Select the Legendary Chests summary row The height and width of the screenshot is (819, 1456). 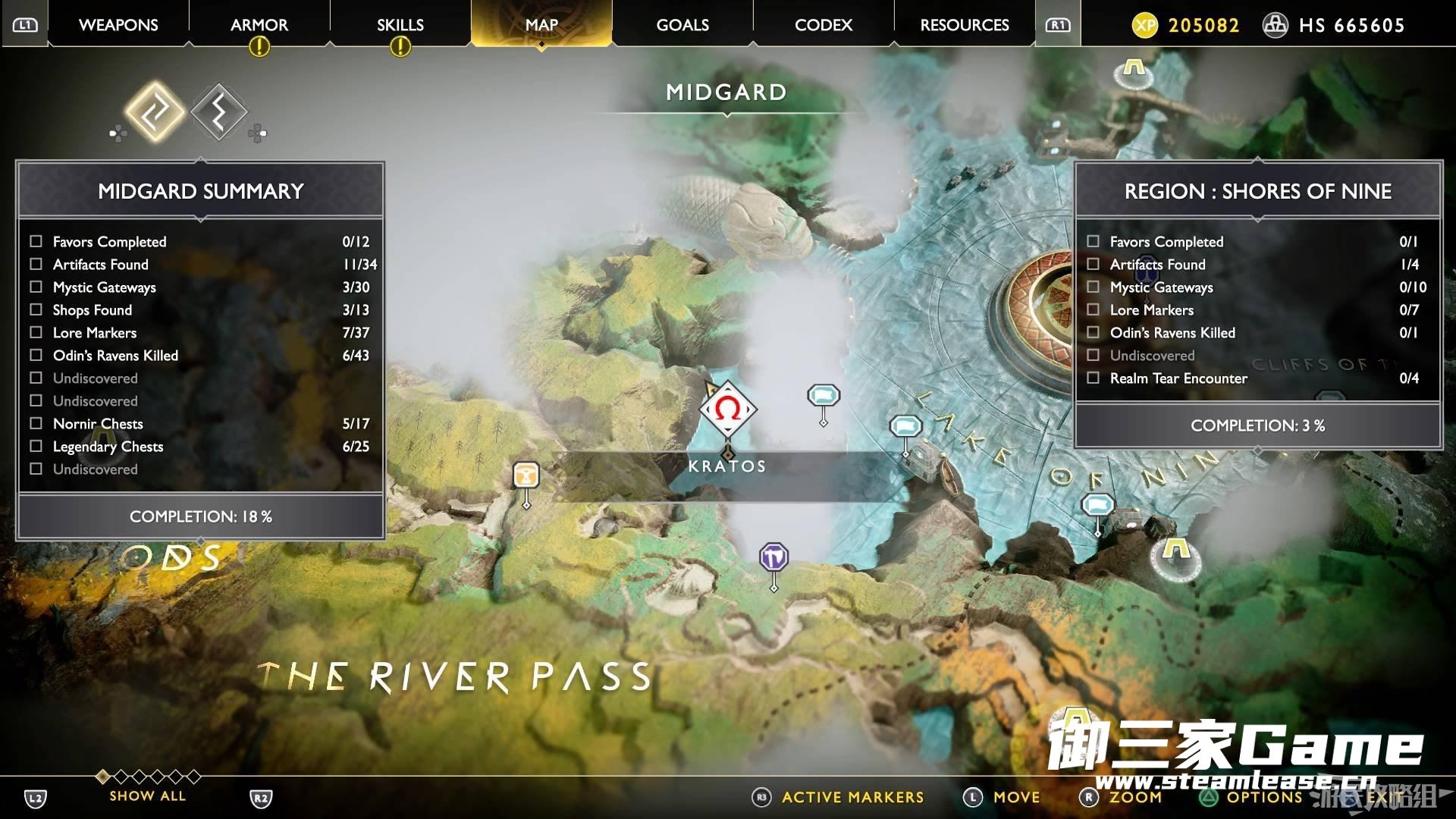(200, 447)
